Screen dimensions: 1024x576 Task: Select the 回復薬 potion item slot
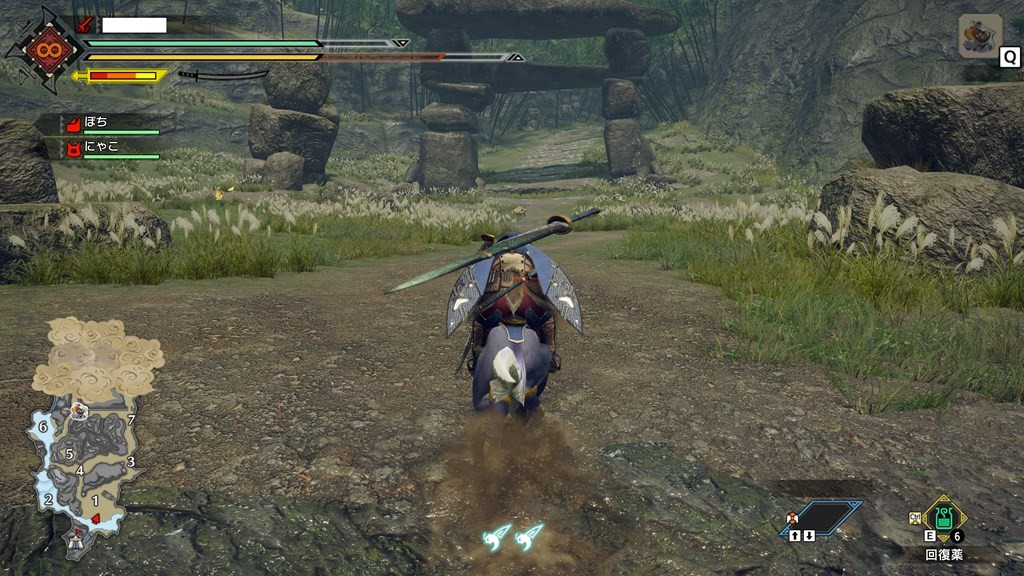pos(943,519)
